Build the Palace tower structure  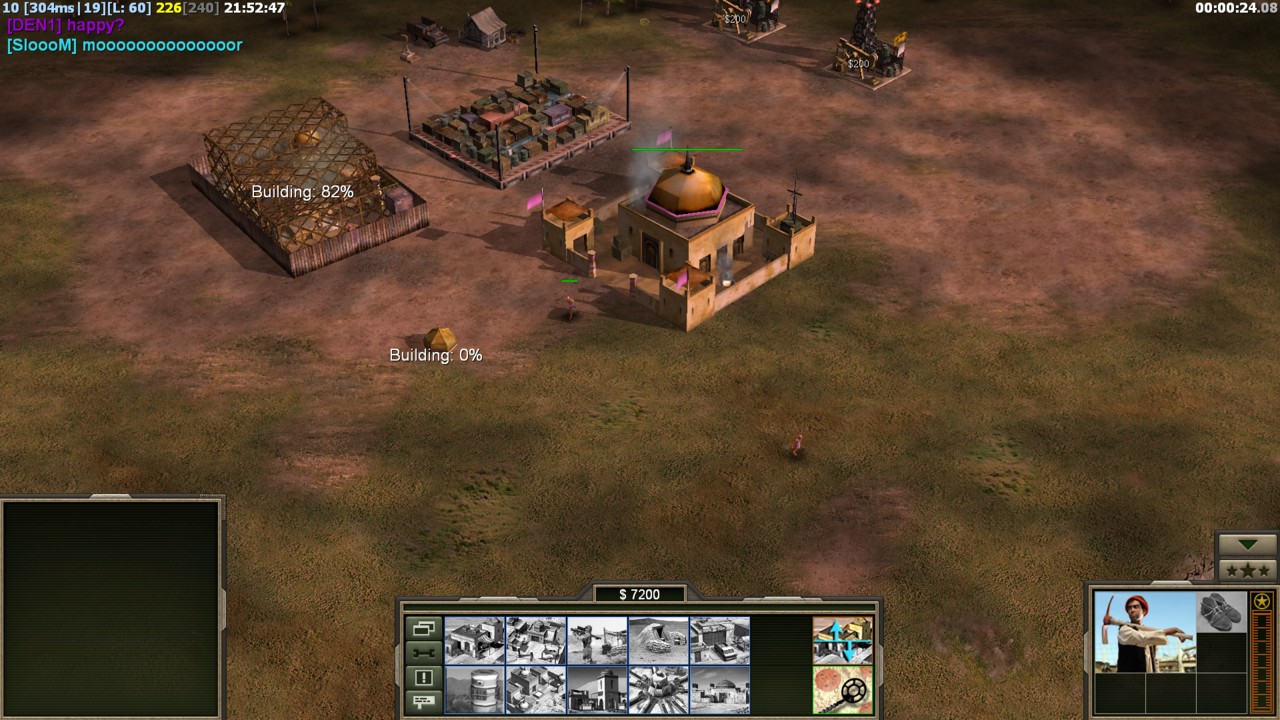pos(597,690)
